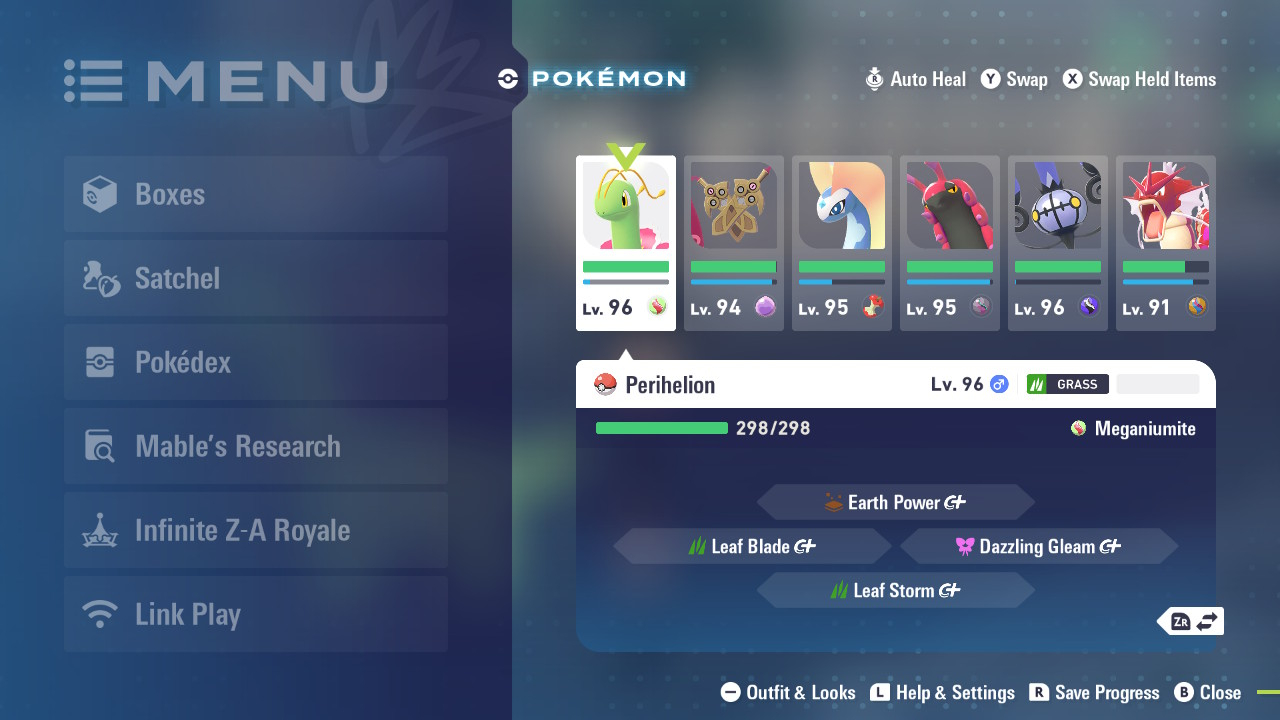Open Link Play
Image resolution: width=1280 pixels, height=720 pixels.
(255, 614)
